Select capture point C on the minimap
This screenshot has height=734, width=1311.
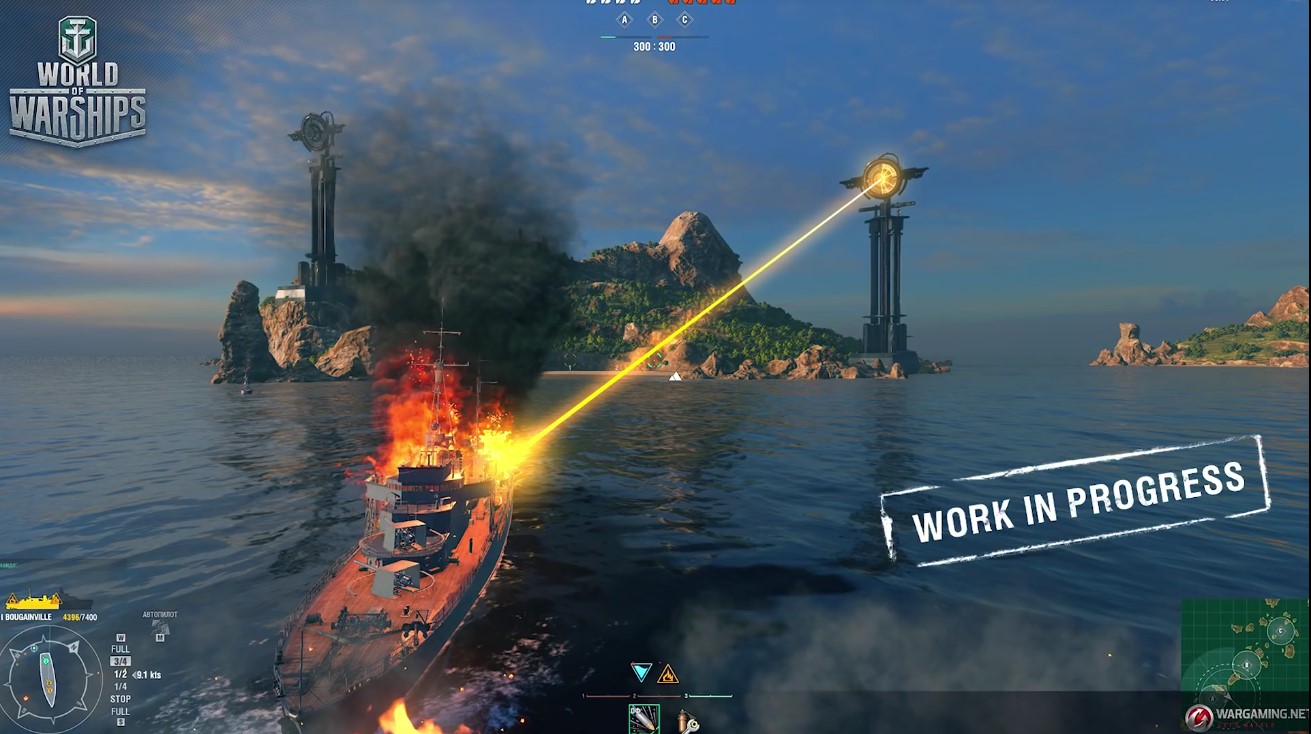tap(1280, 630)
